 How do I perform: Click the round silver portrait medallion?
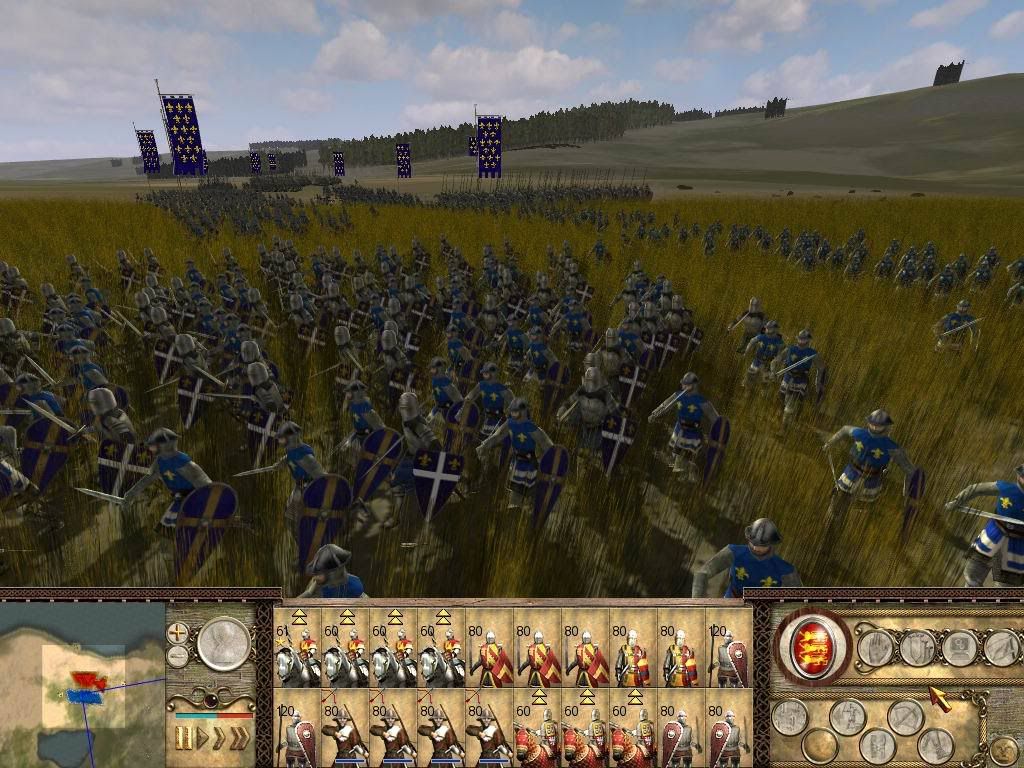coord(223,644)
